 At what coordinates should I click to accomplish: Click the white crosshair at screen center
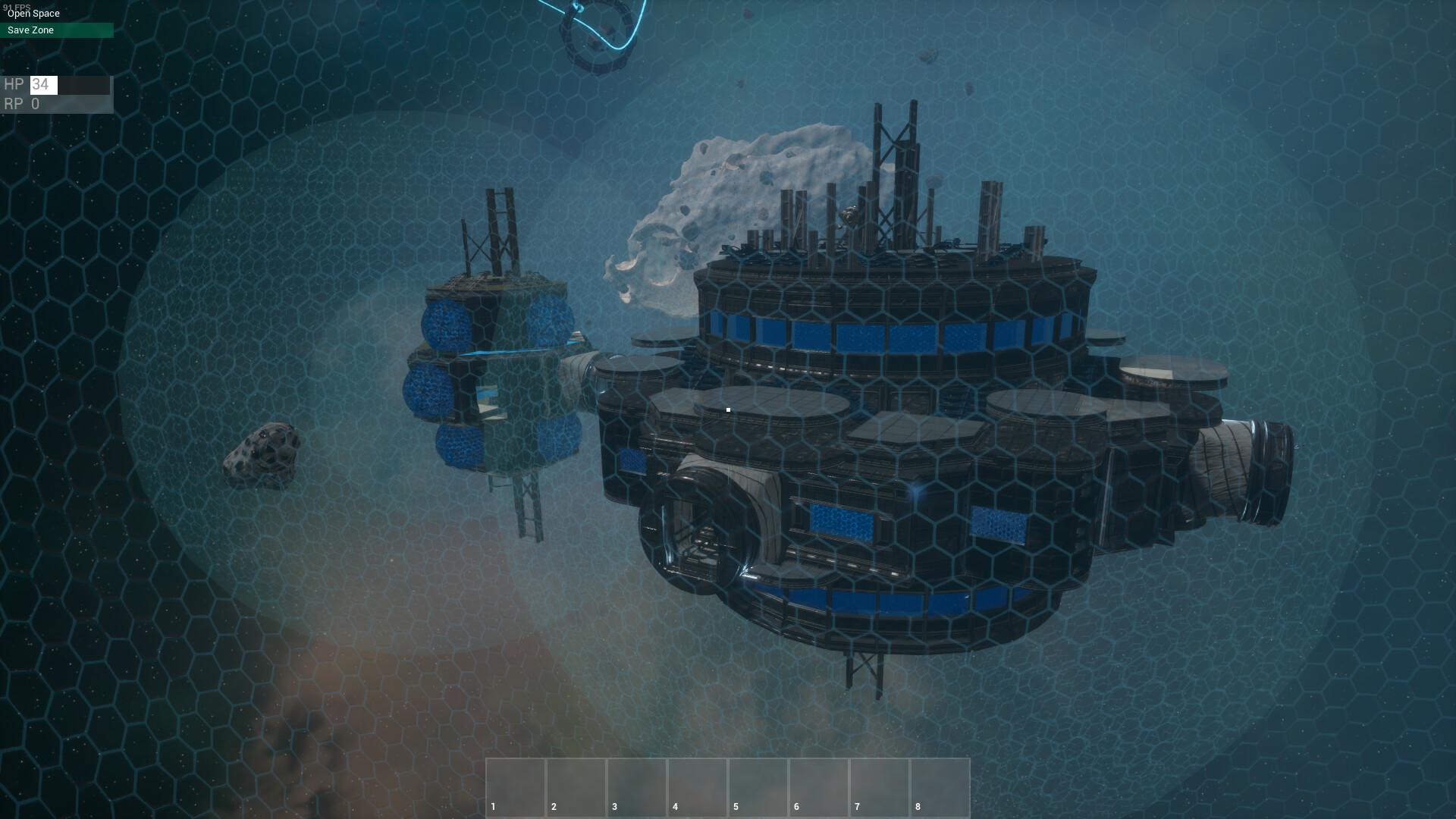coord(728,409)
